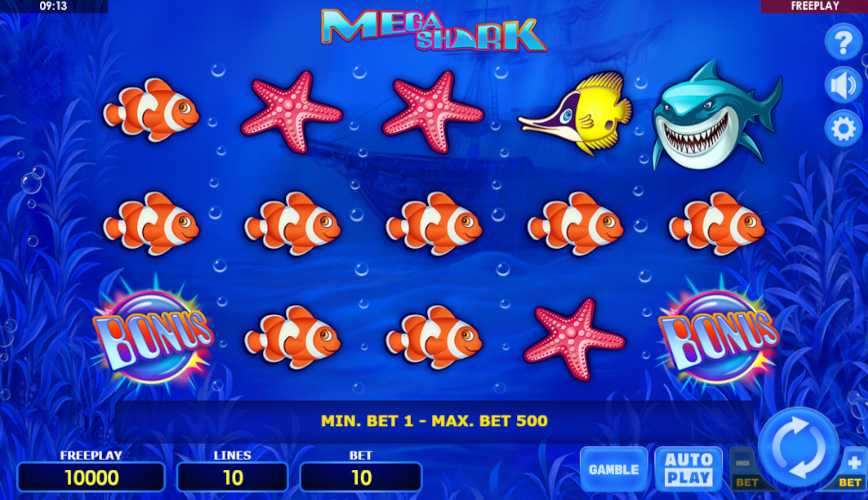
Task: Open settings via the gear icon
Action: tap(842, 128)
